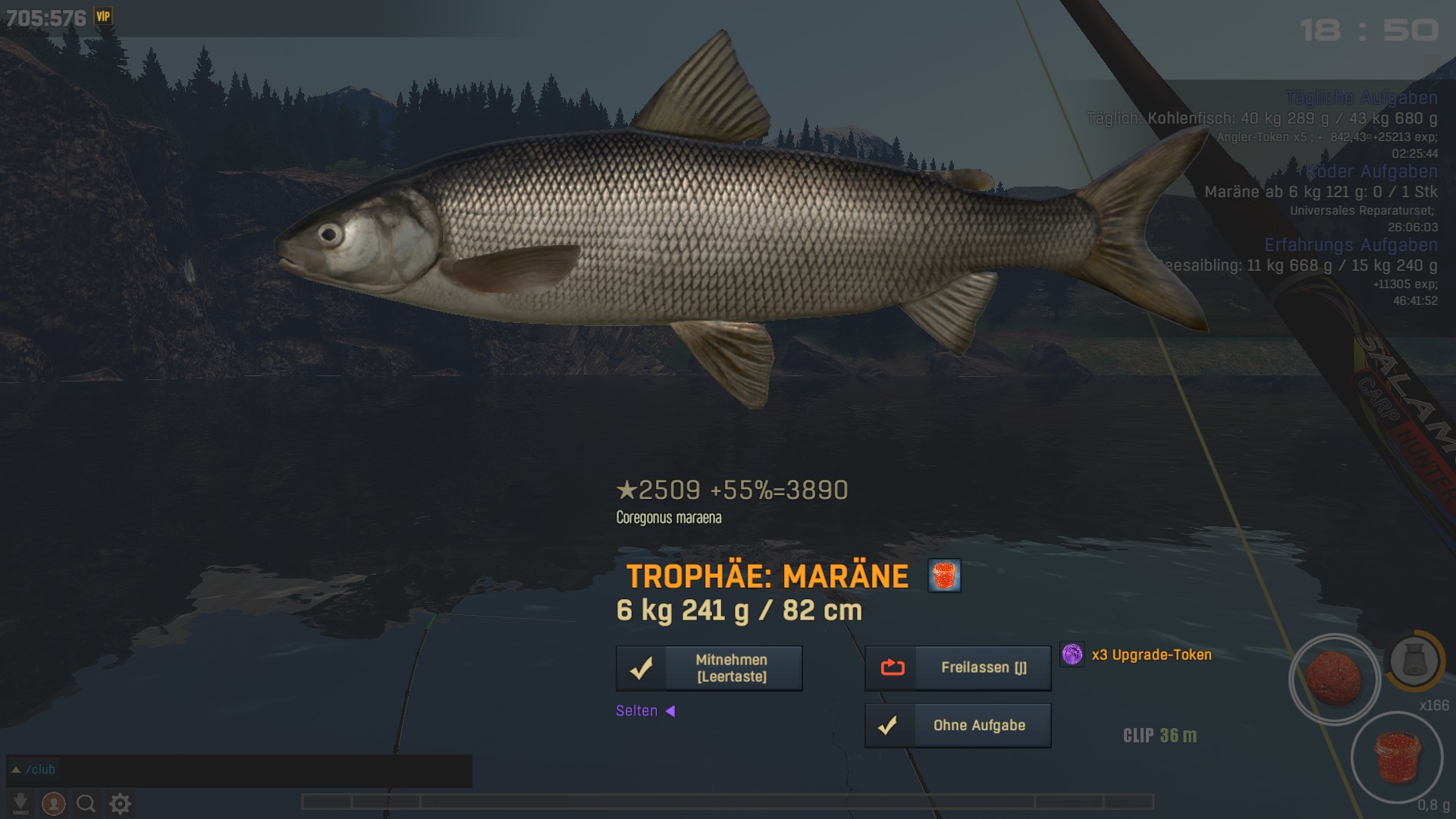Select the red caviar jar beside the trophy title
The image size is (1456, 819).
(944, 576)
